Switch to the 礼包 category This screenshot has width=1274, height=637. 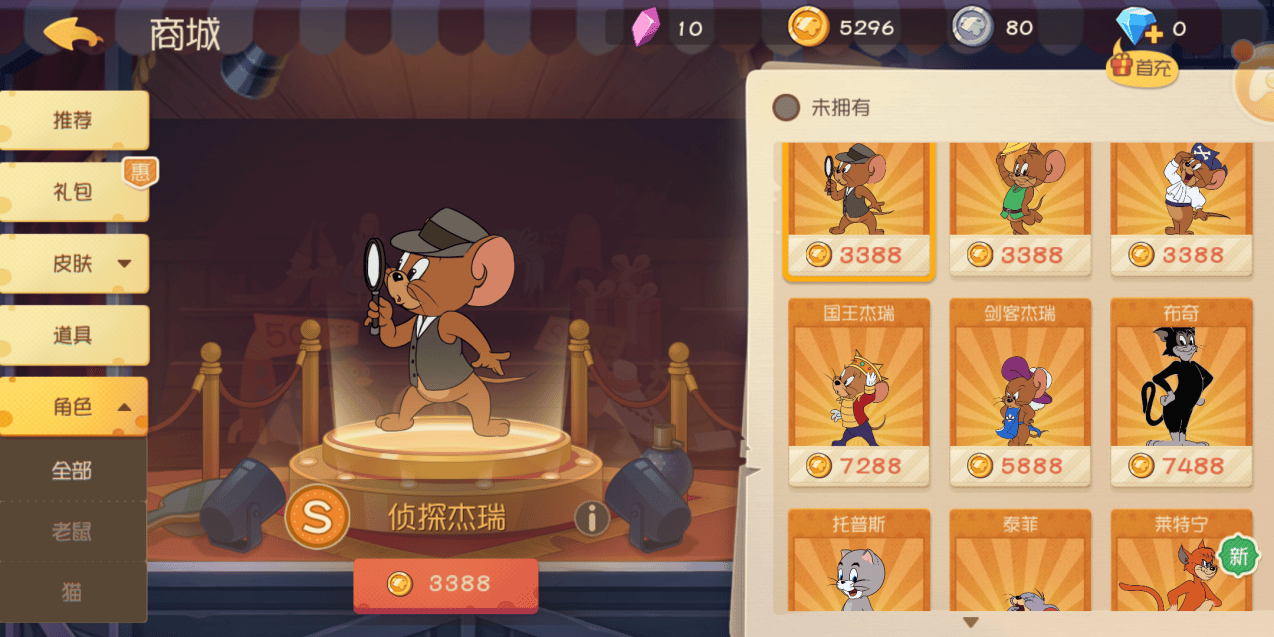(x=73, y=192)
